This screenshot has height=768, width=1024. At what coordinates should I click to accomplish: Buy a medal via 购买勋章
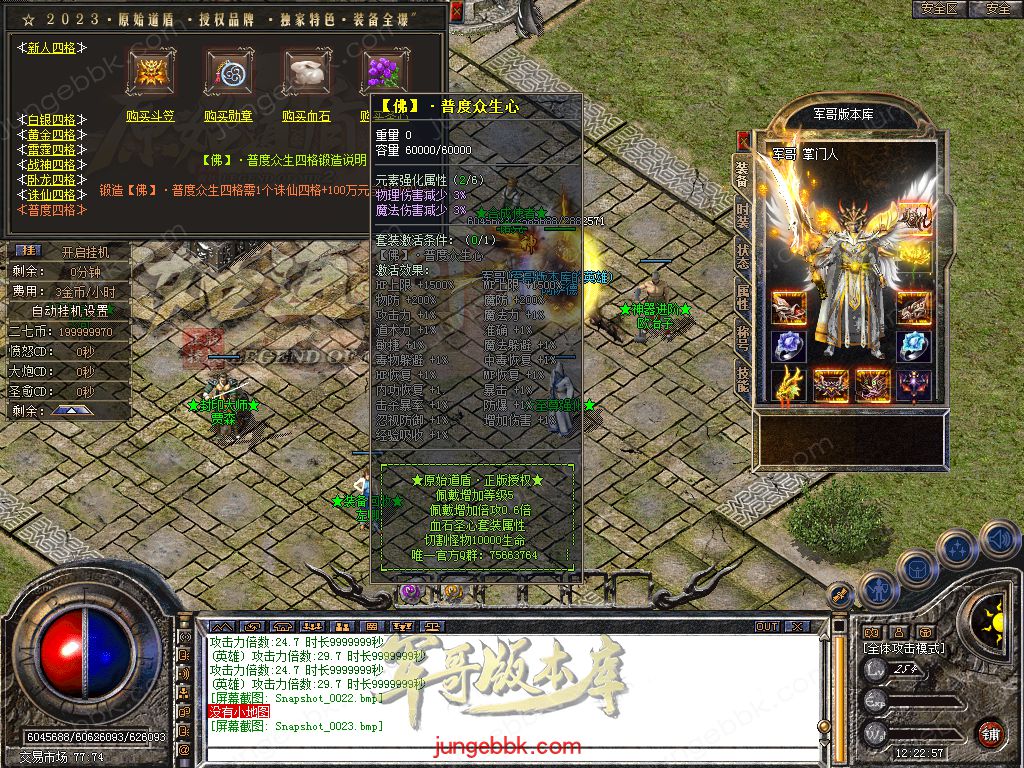click(x=228, y=116)
